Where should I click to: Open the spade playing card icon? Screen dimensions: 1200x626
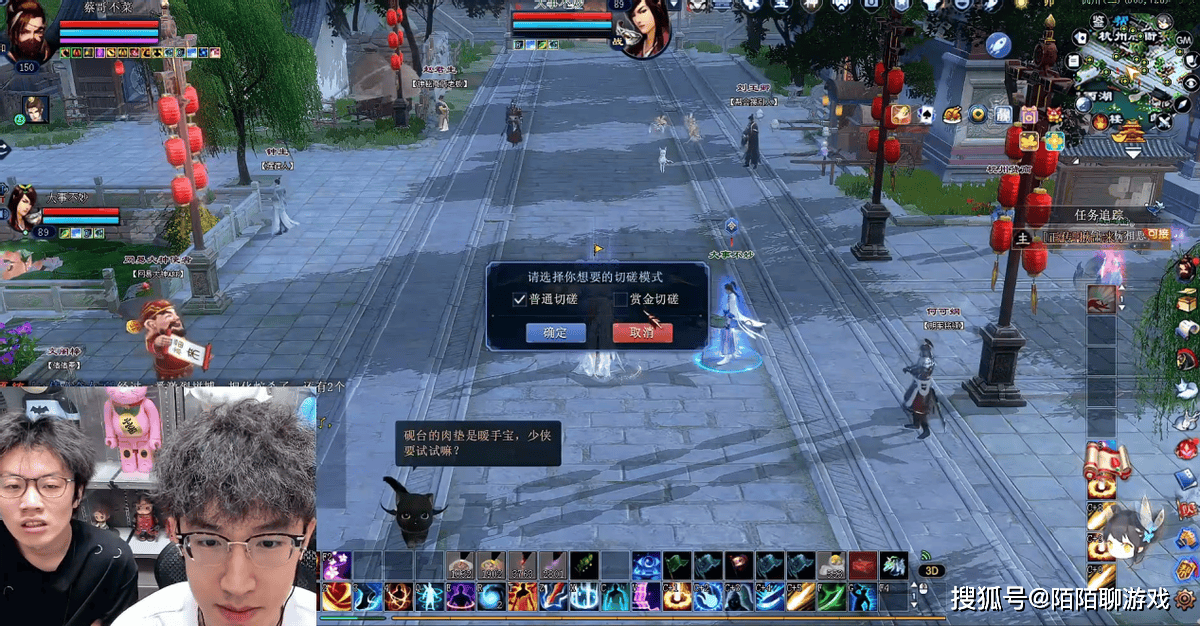coord(926,115)
